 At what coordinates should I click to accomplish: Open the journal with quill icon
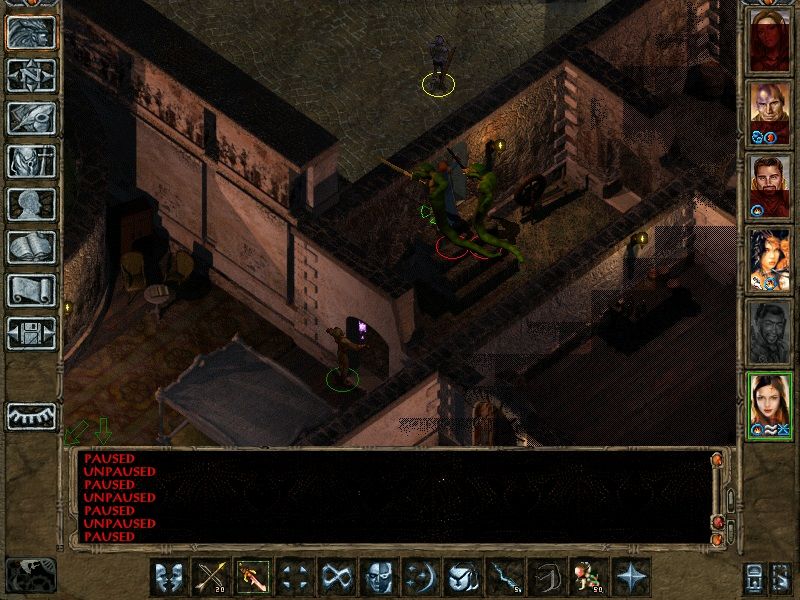(x=31, y=118)
